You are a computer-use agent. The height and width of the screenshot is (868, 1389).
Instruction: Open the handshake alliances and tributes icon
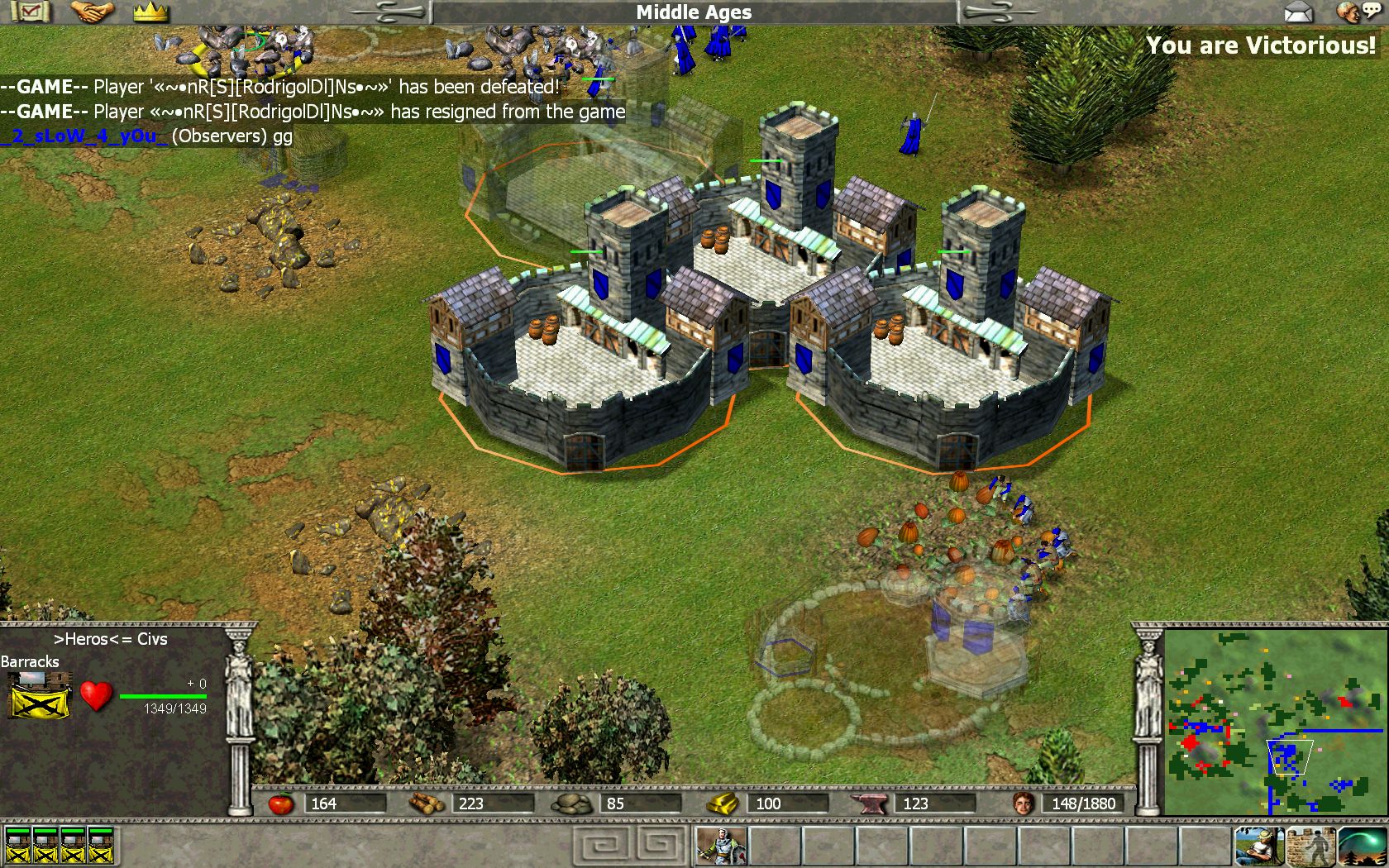tap(91, 12)
